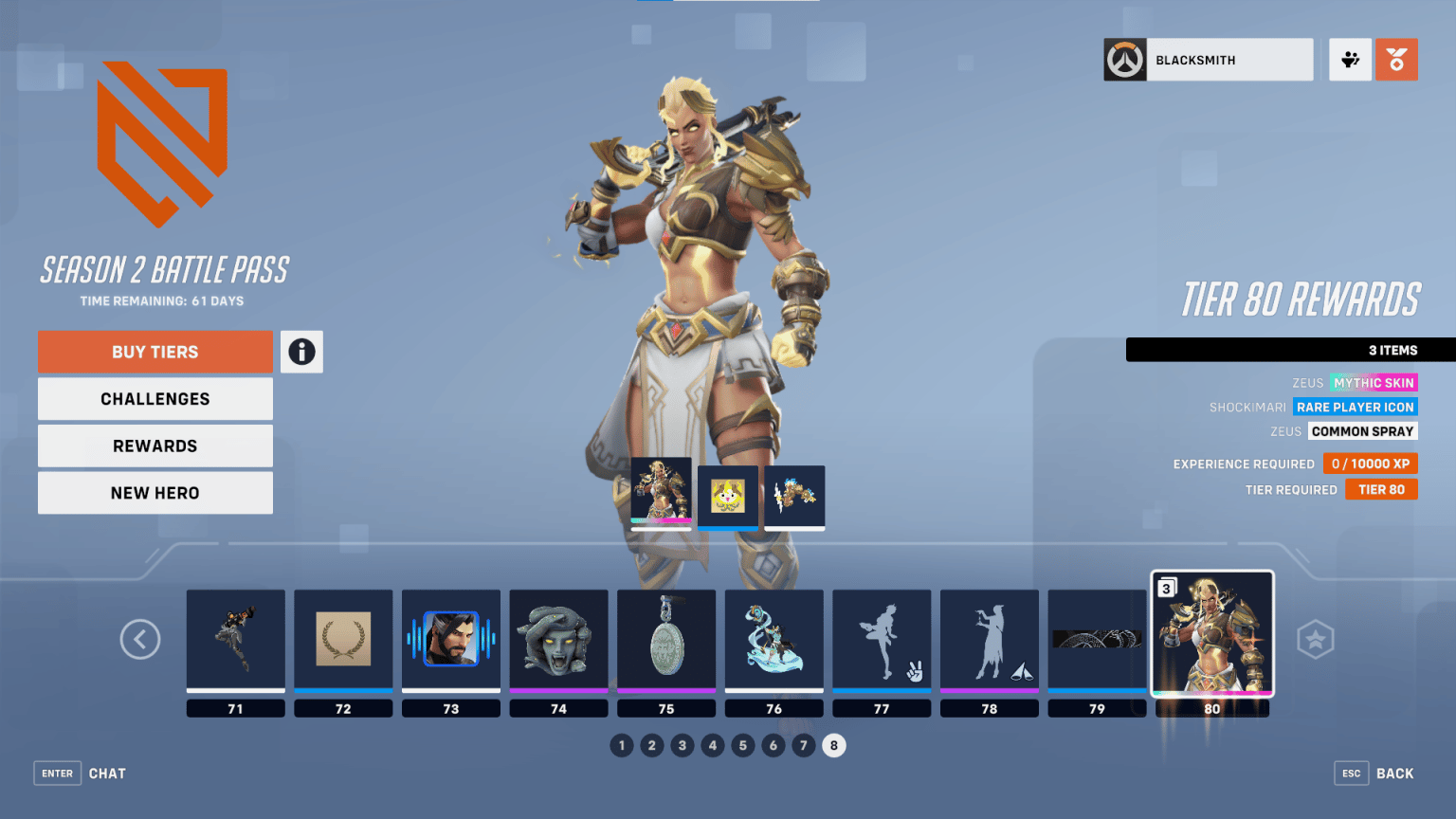The image size is (1456, 819).
Task: Go back using the BACK control
Action: [x=1374, y=773]
